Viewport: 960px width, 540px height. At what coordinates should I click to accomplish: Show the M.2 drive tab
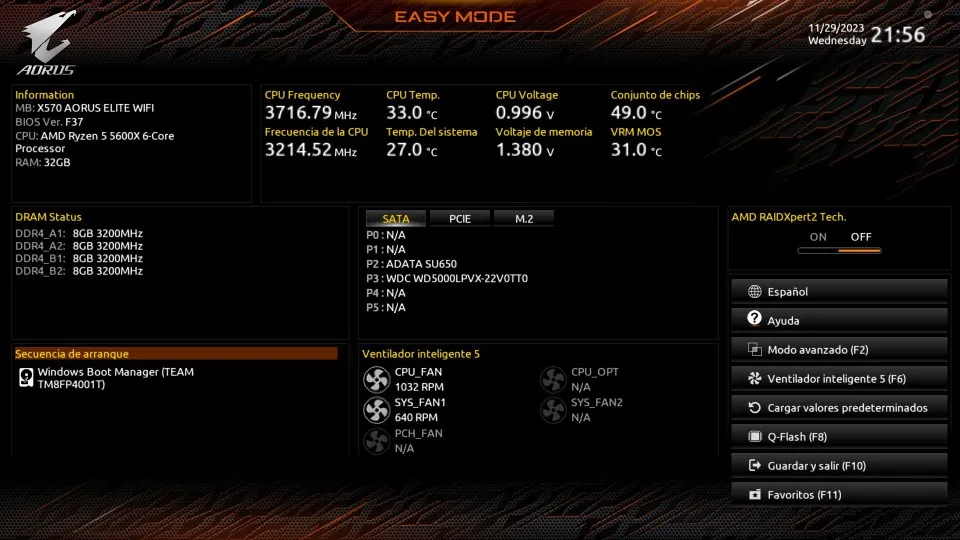(523, 219)
